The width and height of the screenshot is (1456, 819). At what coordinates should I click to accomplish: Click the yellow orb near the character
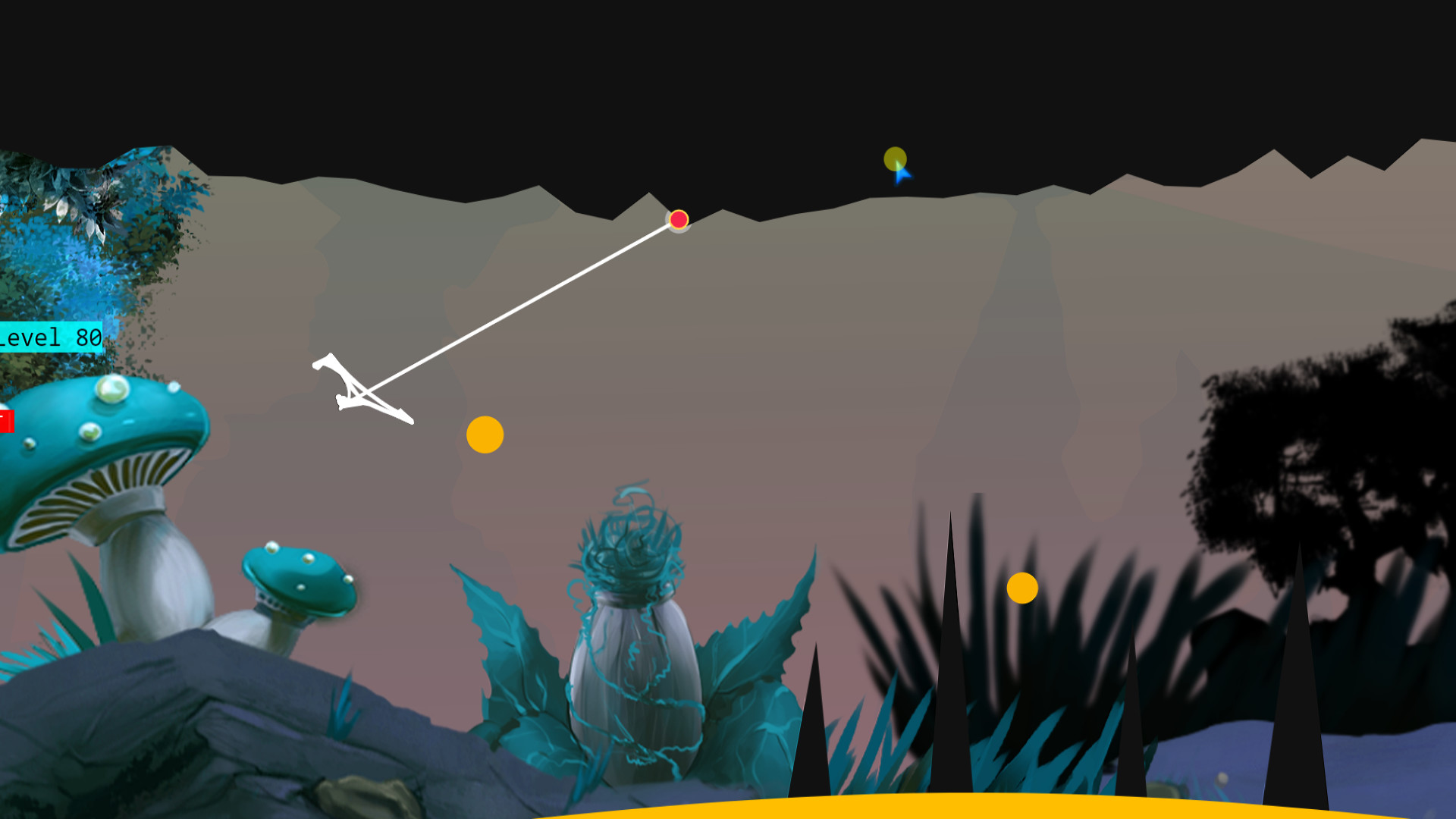pyautogui.click(x=485, y=435)
